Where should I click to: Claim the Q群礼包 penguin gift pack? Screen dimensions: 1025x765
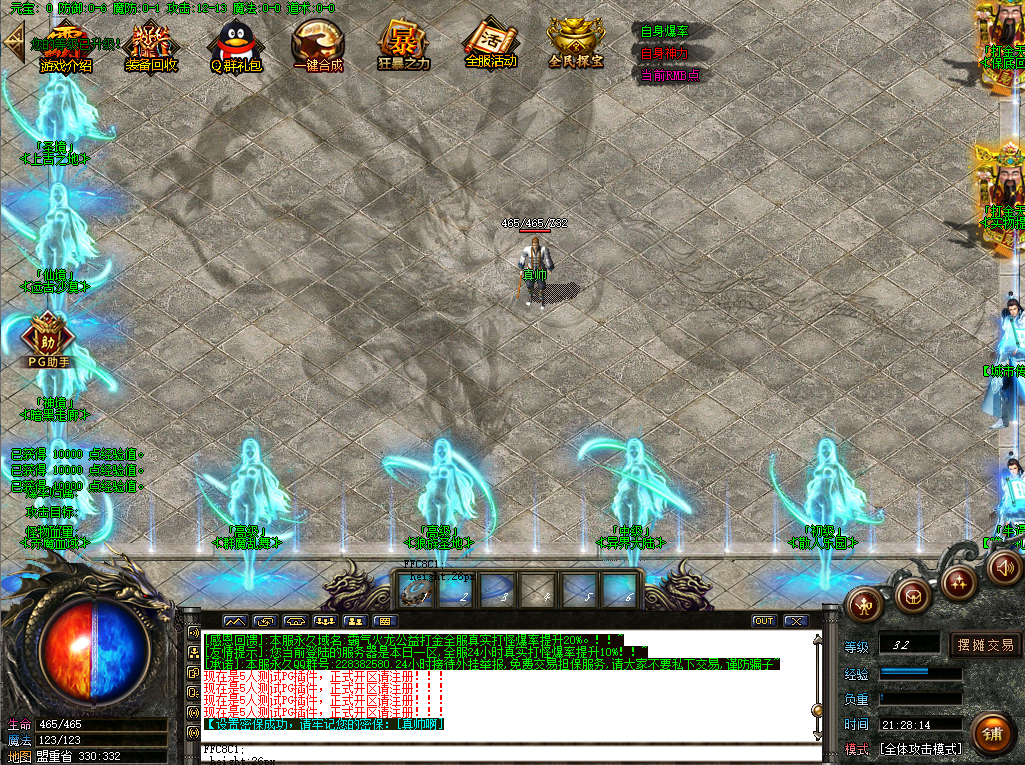tap(235, 47)
